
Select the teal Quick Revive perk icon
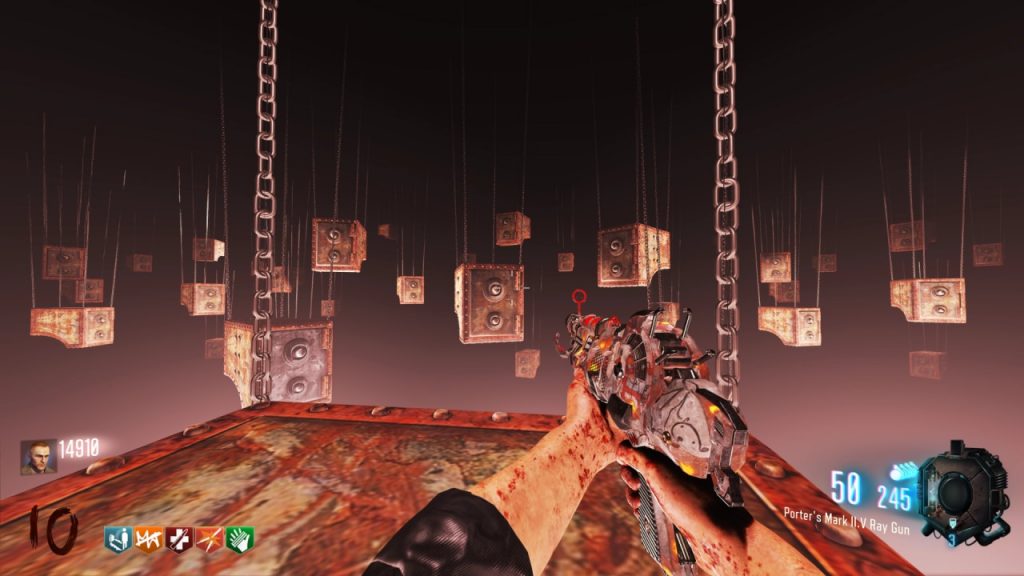click(117, 539)
